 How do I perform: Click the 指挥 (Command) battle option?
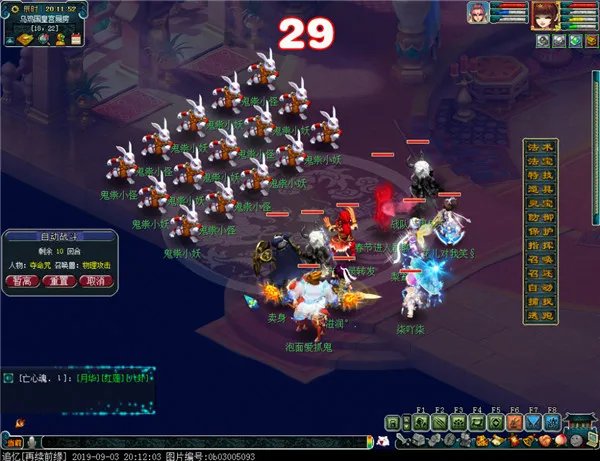click(541, 246)
